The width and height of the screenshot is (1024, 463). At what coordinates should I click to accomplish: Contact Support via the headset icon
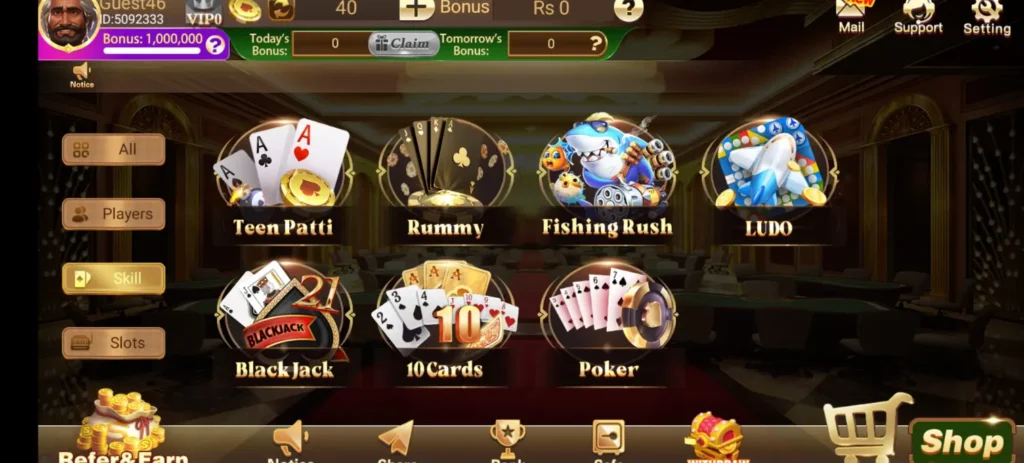coord(918,14)
